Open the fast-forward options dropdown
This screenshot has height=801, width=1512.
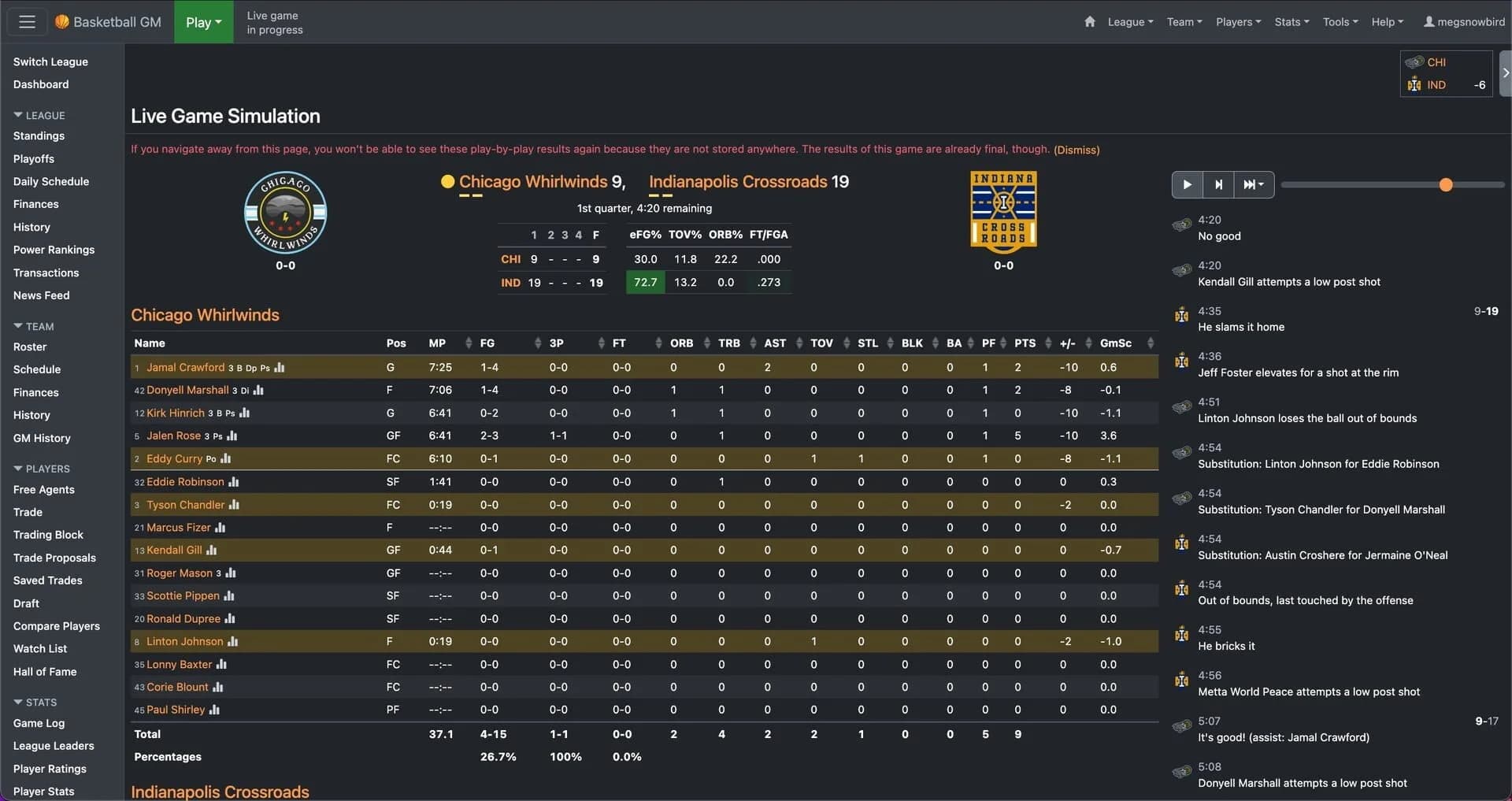1253,184
